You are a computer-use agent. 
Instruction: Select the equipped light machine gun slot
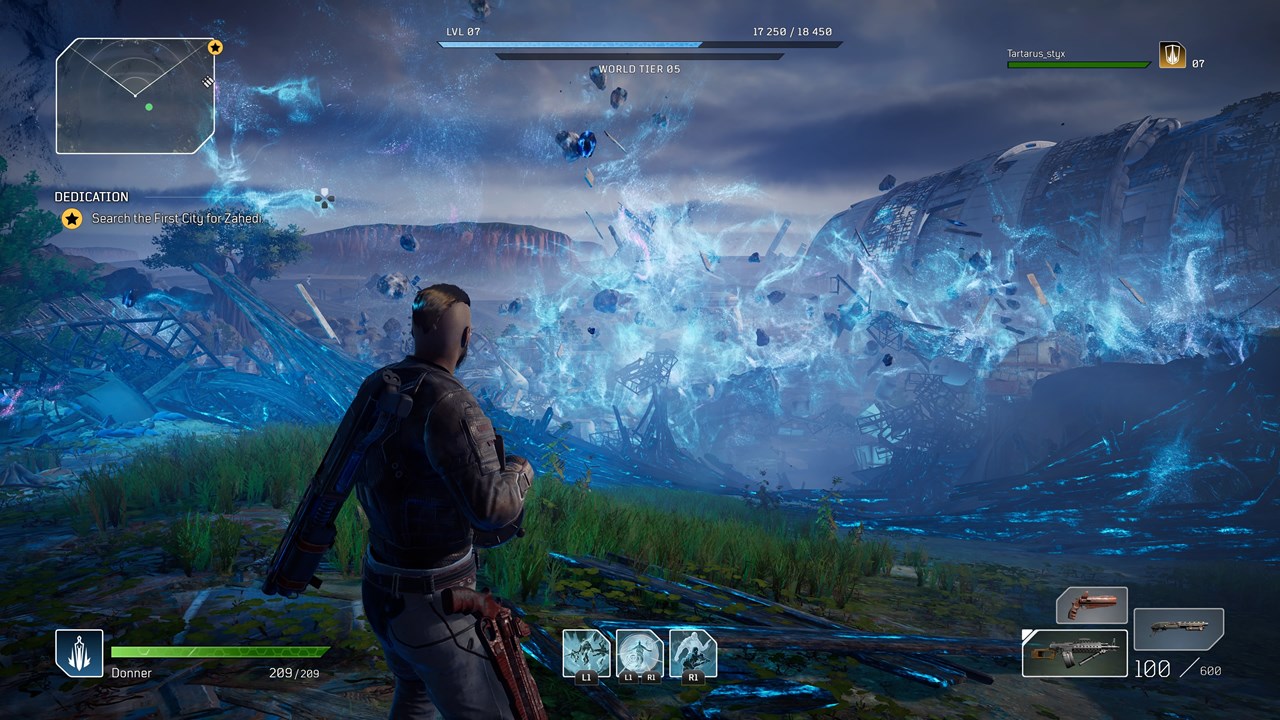(1075, 653)
